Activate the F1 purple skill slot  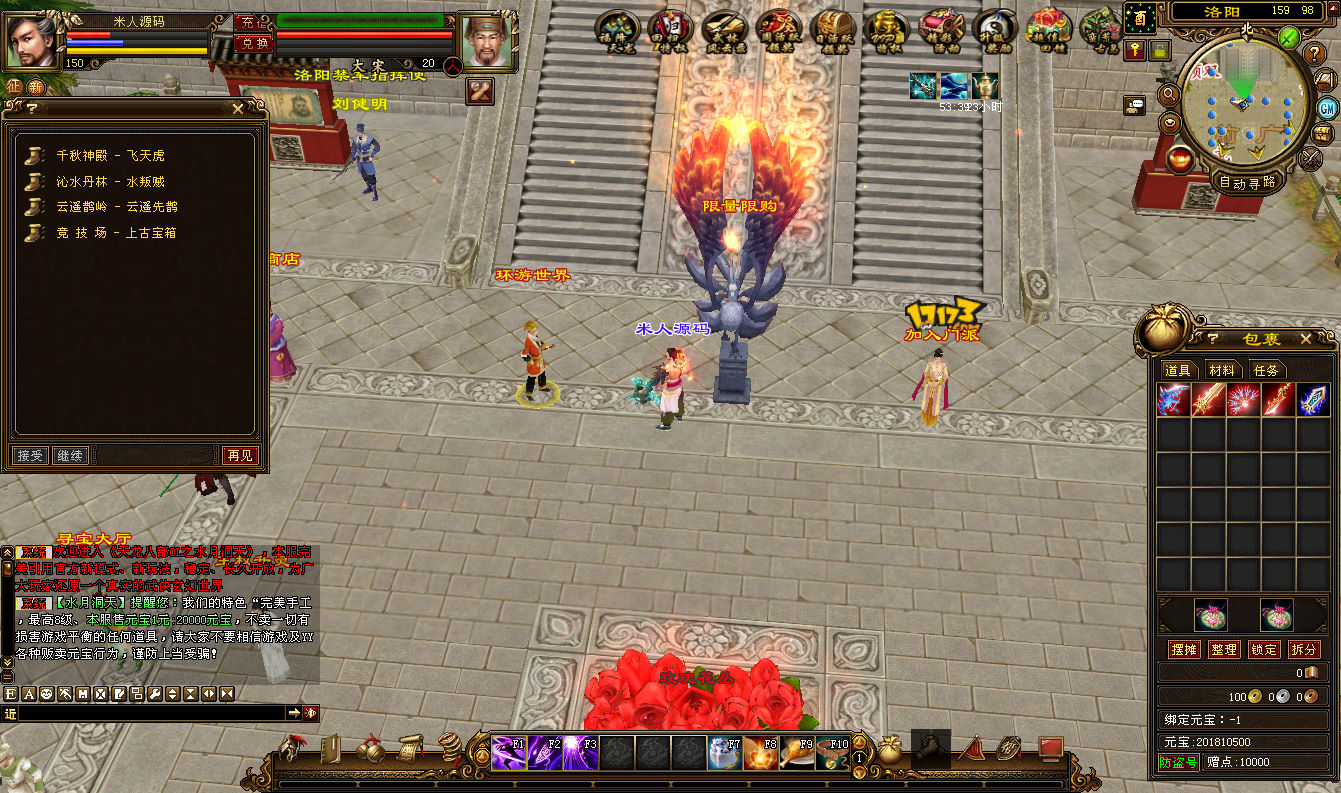pos(509,753)
